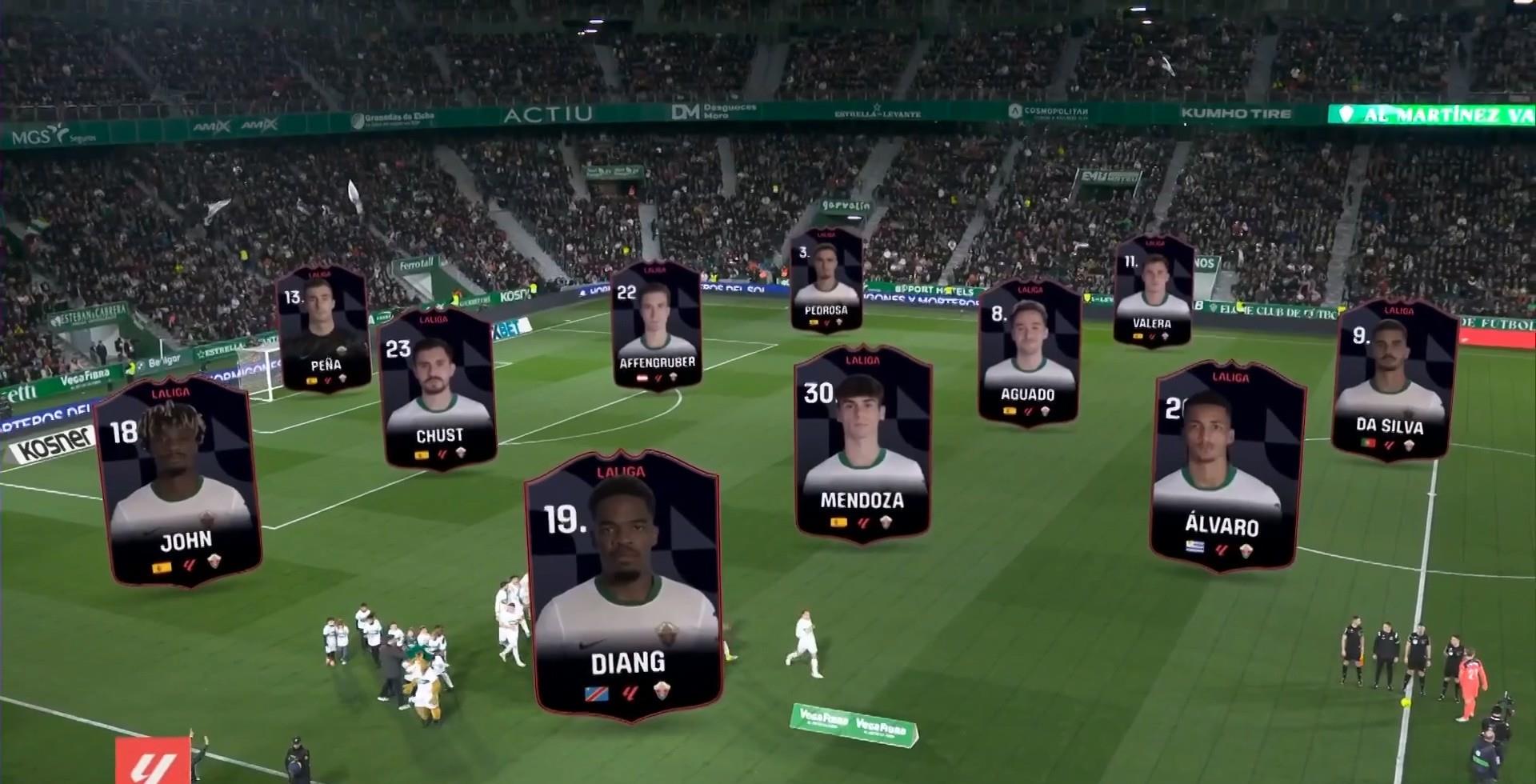Open Da Silva's number 9 card
This screenshot has width=1536, height=784.
click(1394, 380)
